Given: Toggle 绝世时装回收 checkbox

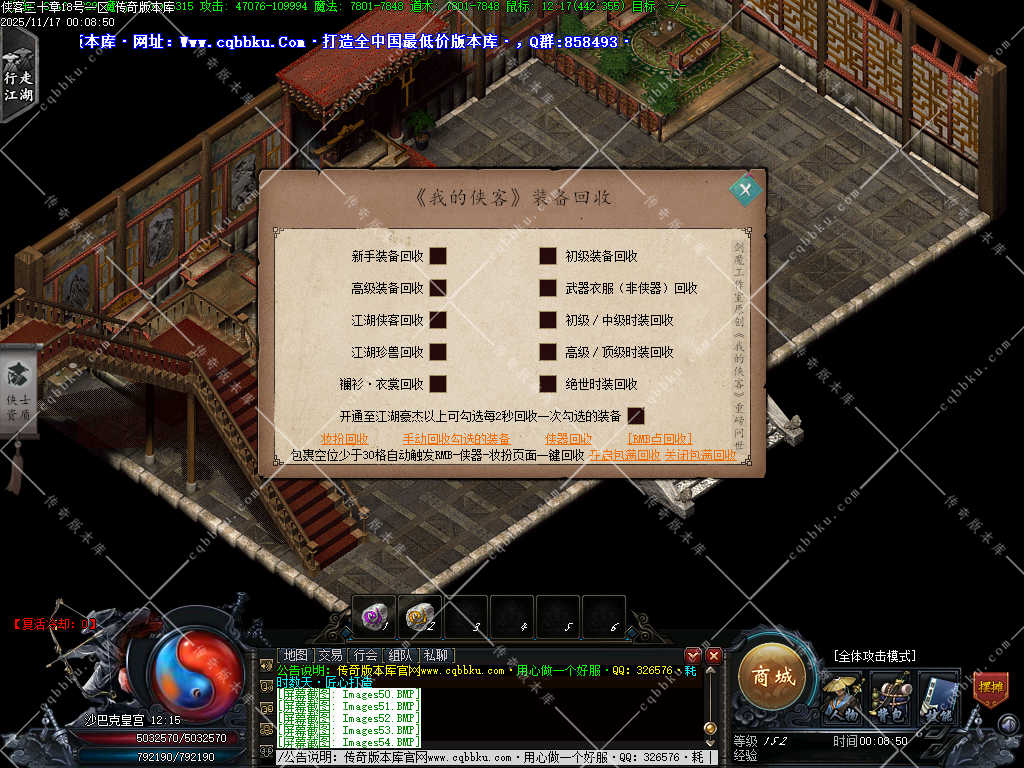Looking at the screenshot, I should point(548,384).
